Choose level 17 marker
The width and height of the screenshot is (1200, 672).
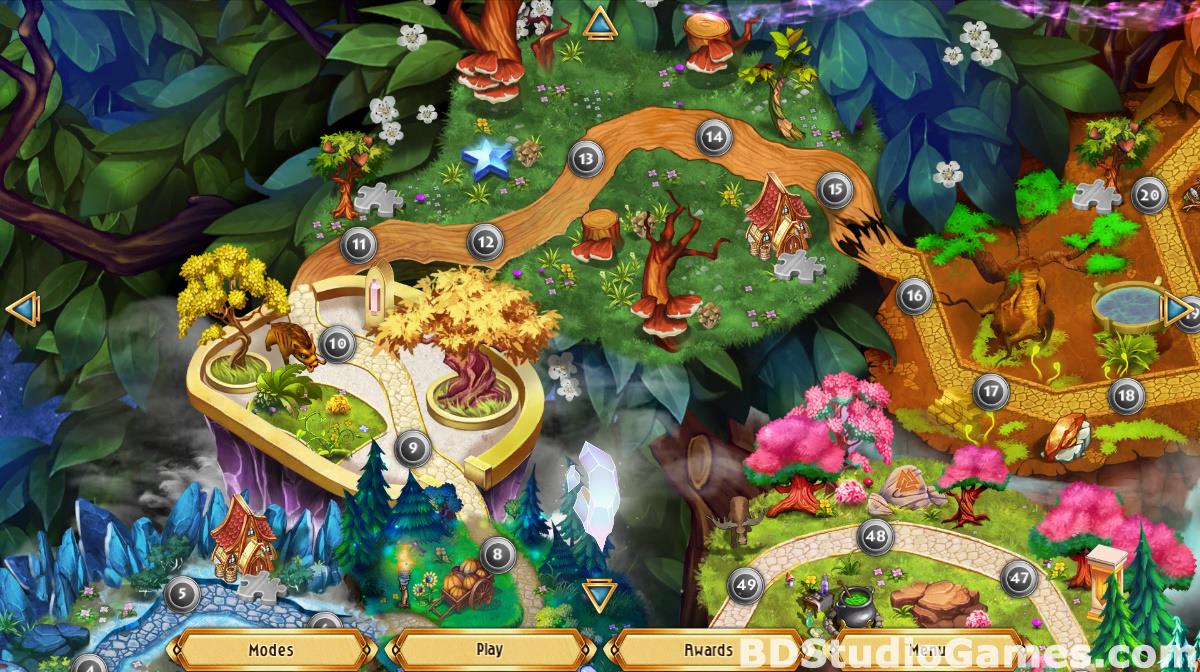[x=990, y=391]
